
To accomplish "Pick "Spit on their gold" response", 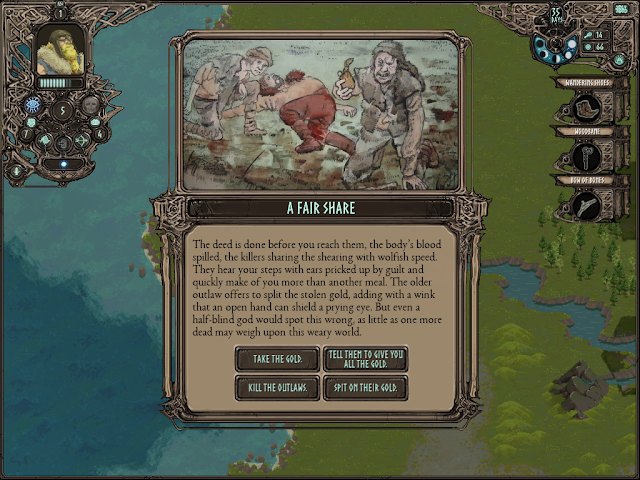I will pyautogui.click(x=365, y=388).
